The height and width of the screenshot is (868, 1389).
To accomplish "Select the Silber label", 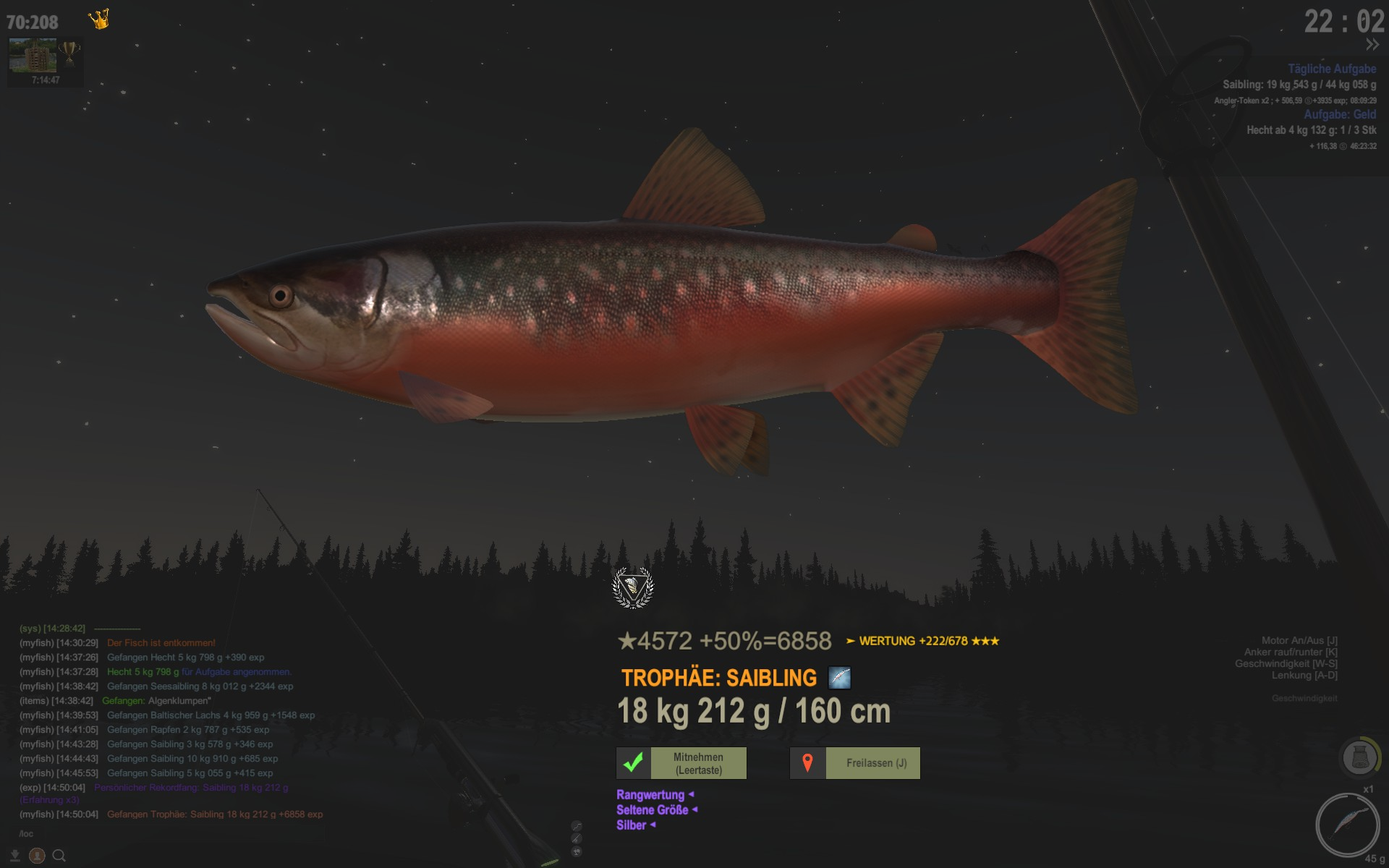I will (632, 825).
